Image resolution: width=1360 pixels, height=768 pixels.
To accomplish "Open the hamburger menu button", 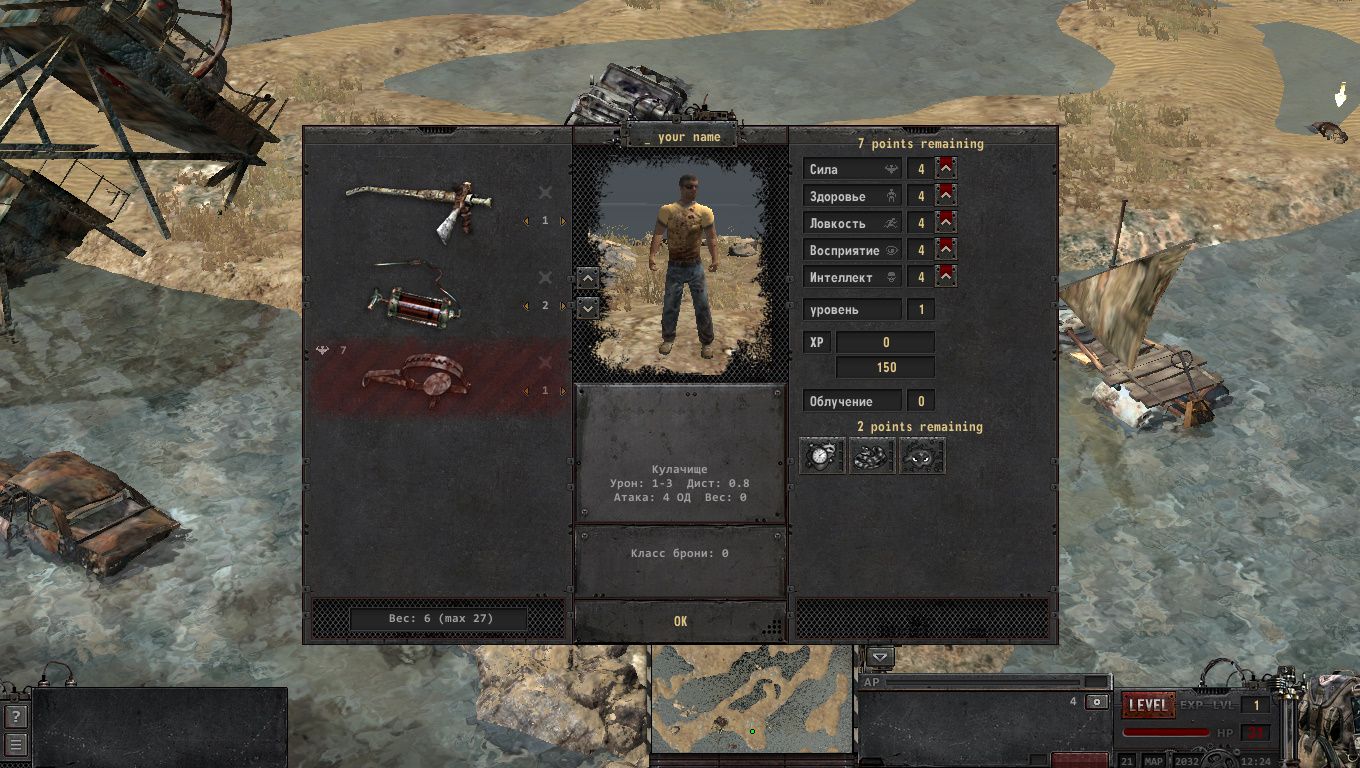I will pyautogui.click(x=15, y=744).
